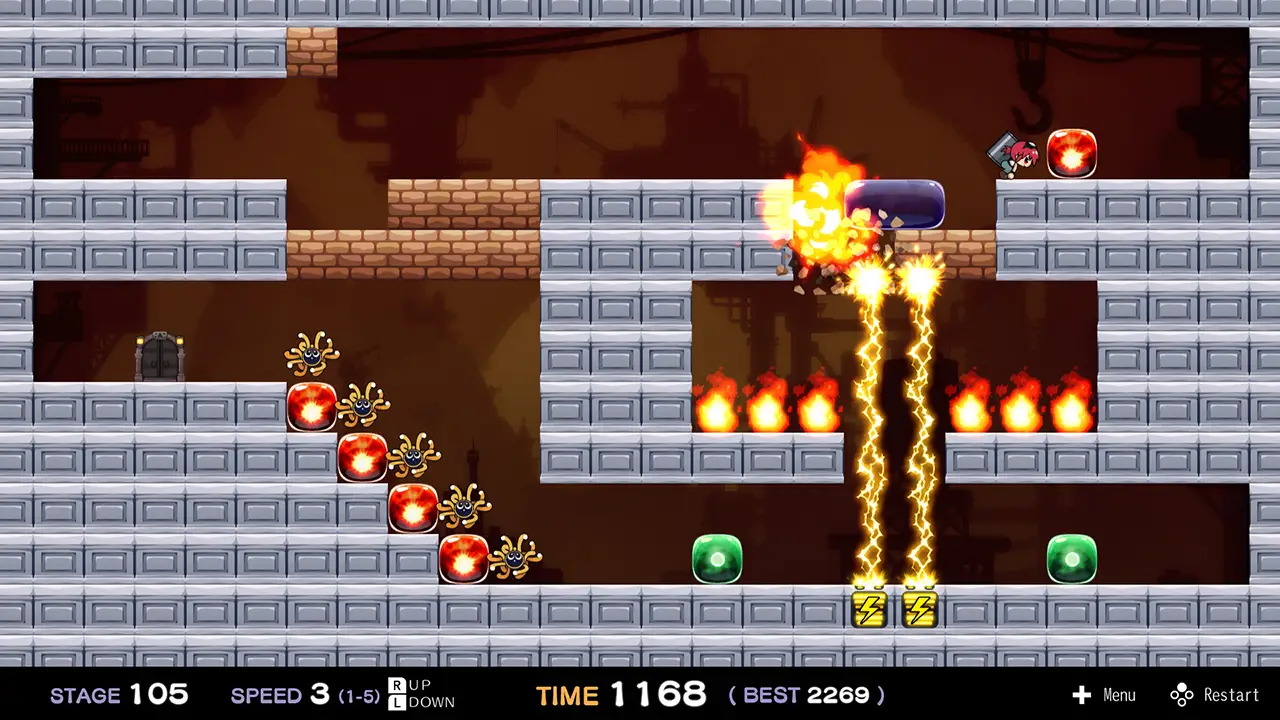
Task: Click the plus icon beside Menu
Action: [x=1082, y=695]
